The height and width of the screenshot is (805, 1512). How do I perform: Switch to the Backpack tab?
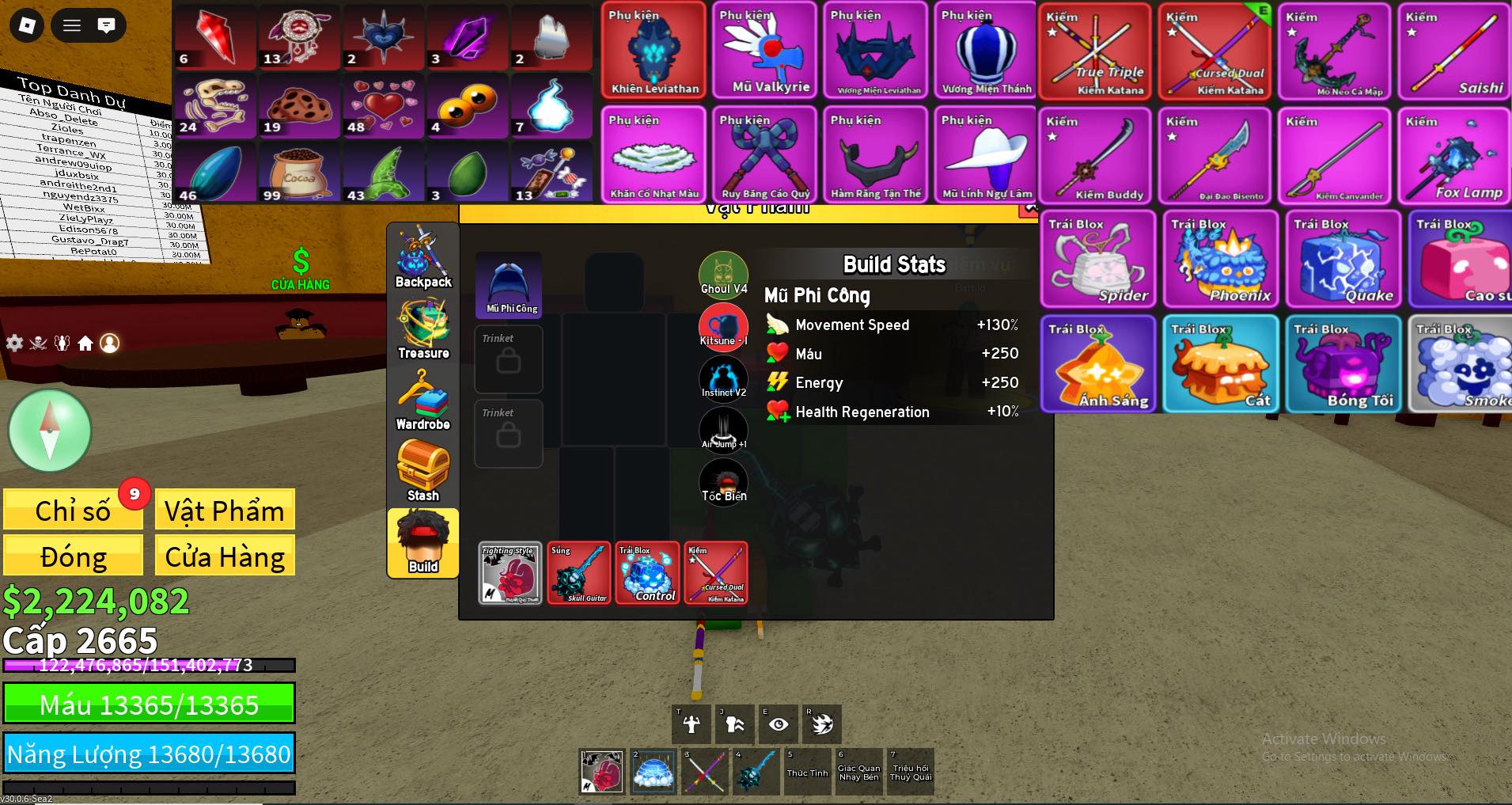coord(423,258)
